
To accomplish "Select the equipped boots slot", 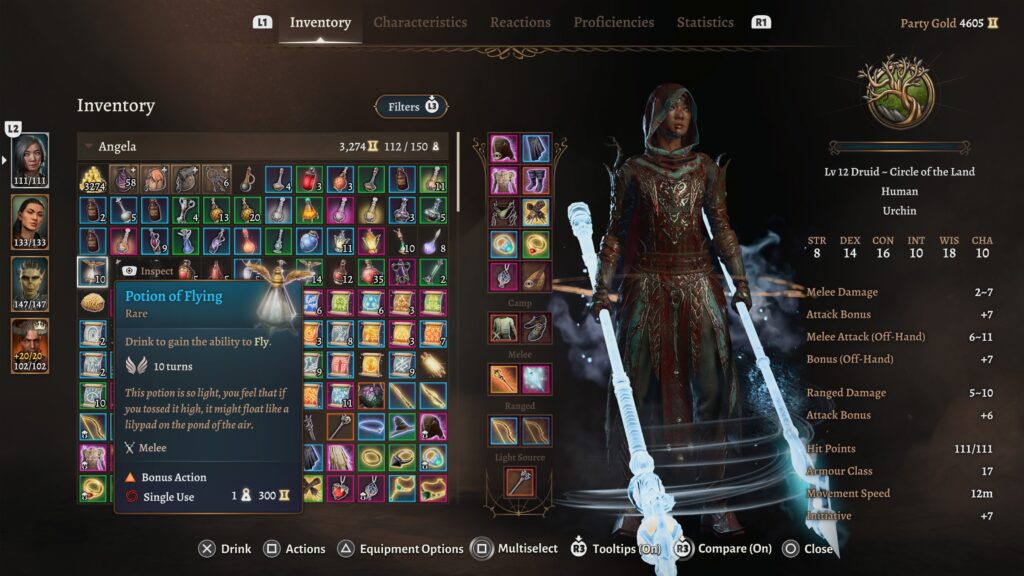I will pyautogui.click(x=536, y=181).
